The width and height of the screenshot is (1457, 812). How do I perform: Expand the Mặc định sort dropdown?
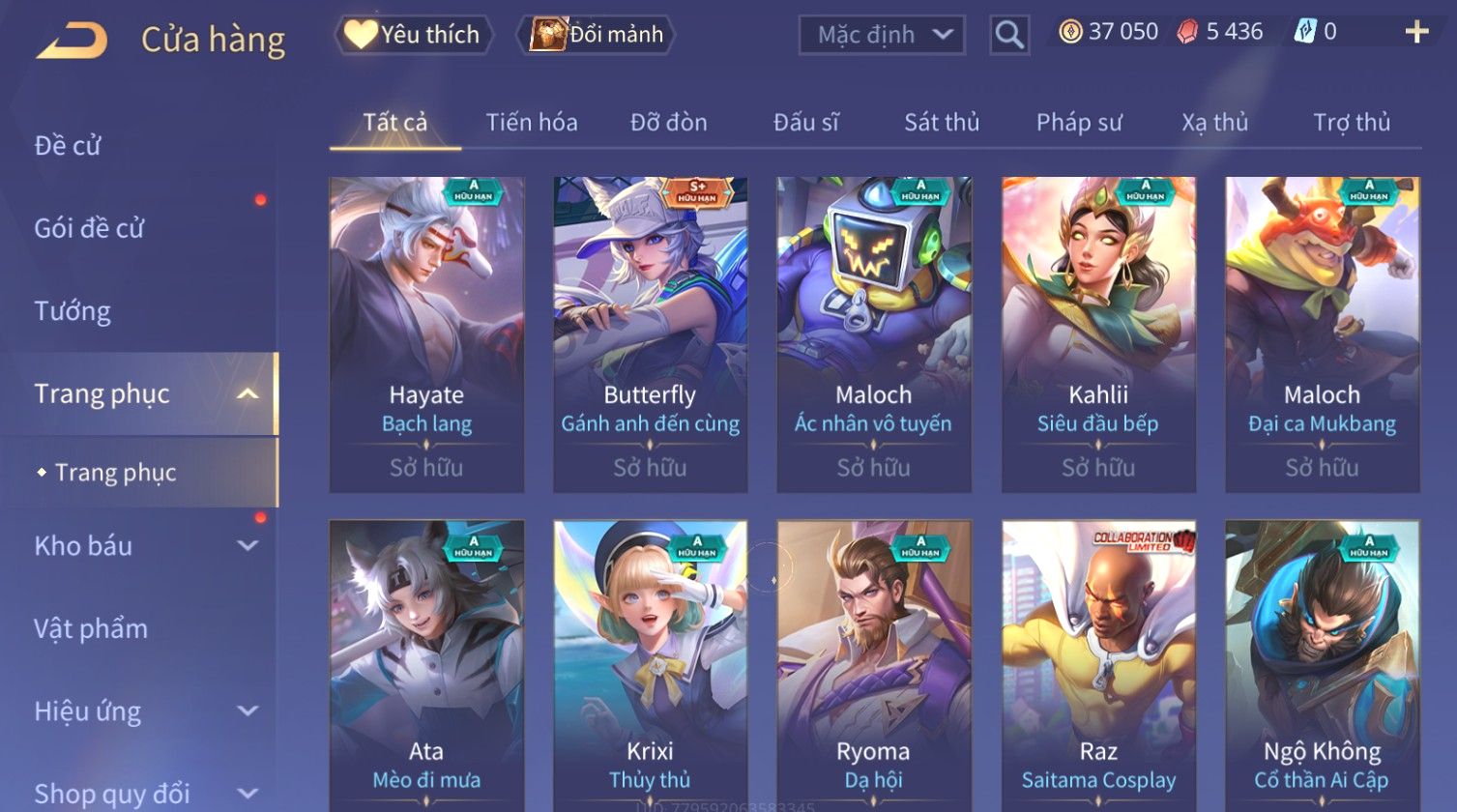(881, 35)
